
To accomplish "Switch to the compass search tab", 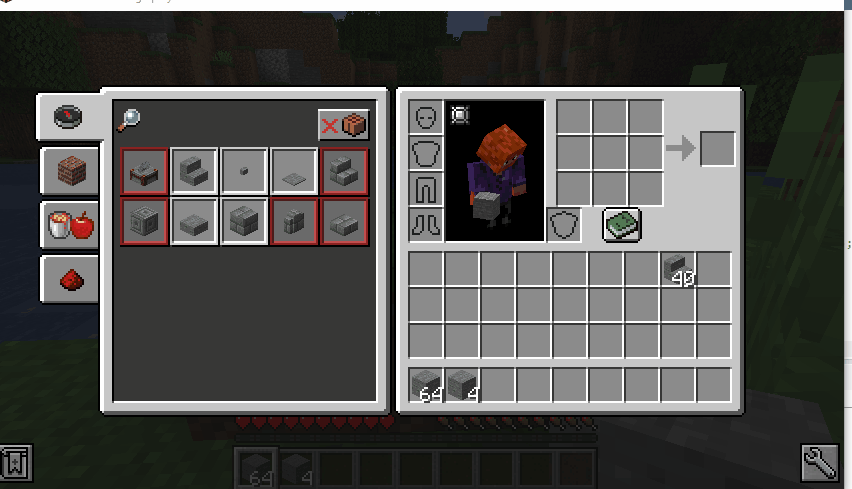I will click(69, 117).
